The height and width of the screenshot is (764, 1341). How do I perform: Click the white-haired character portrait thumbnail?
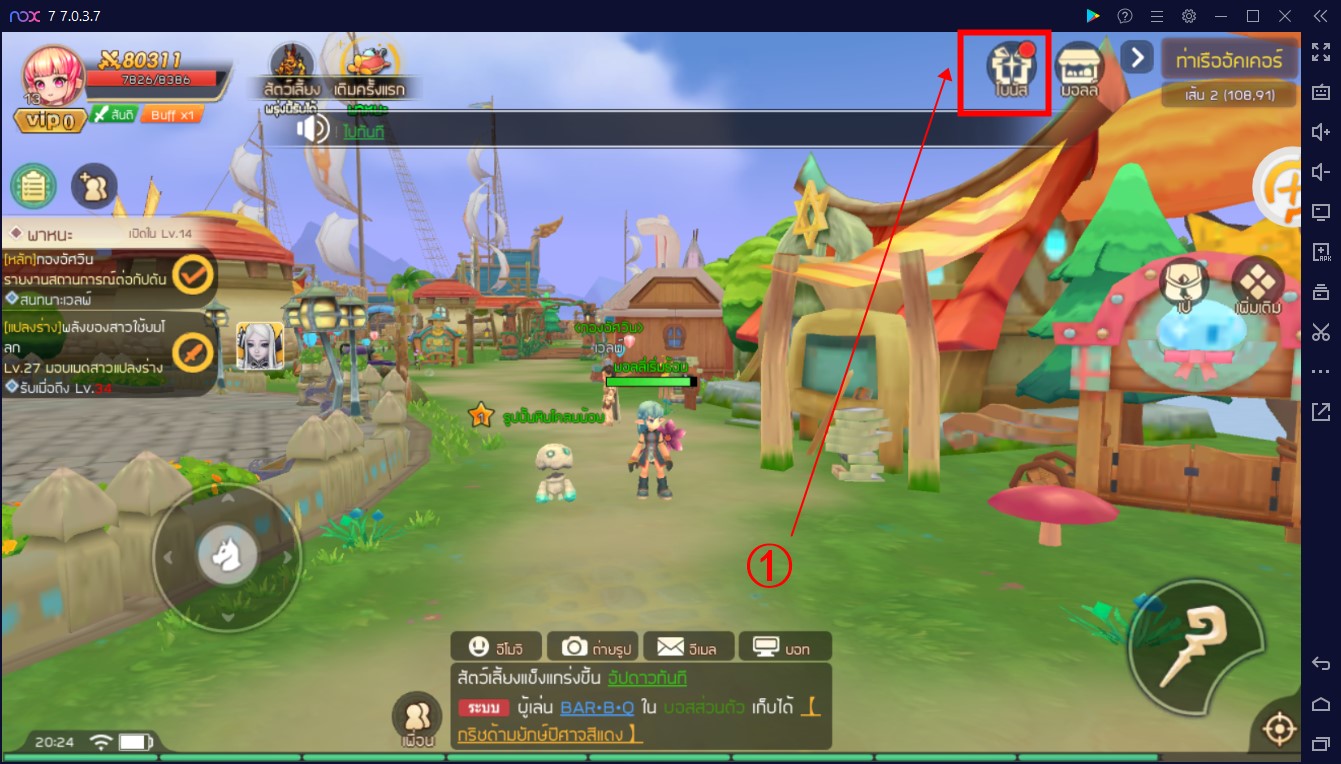pyautogui.click(x=261, y=347)
